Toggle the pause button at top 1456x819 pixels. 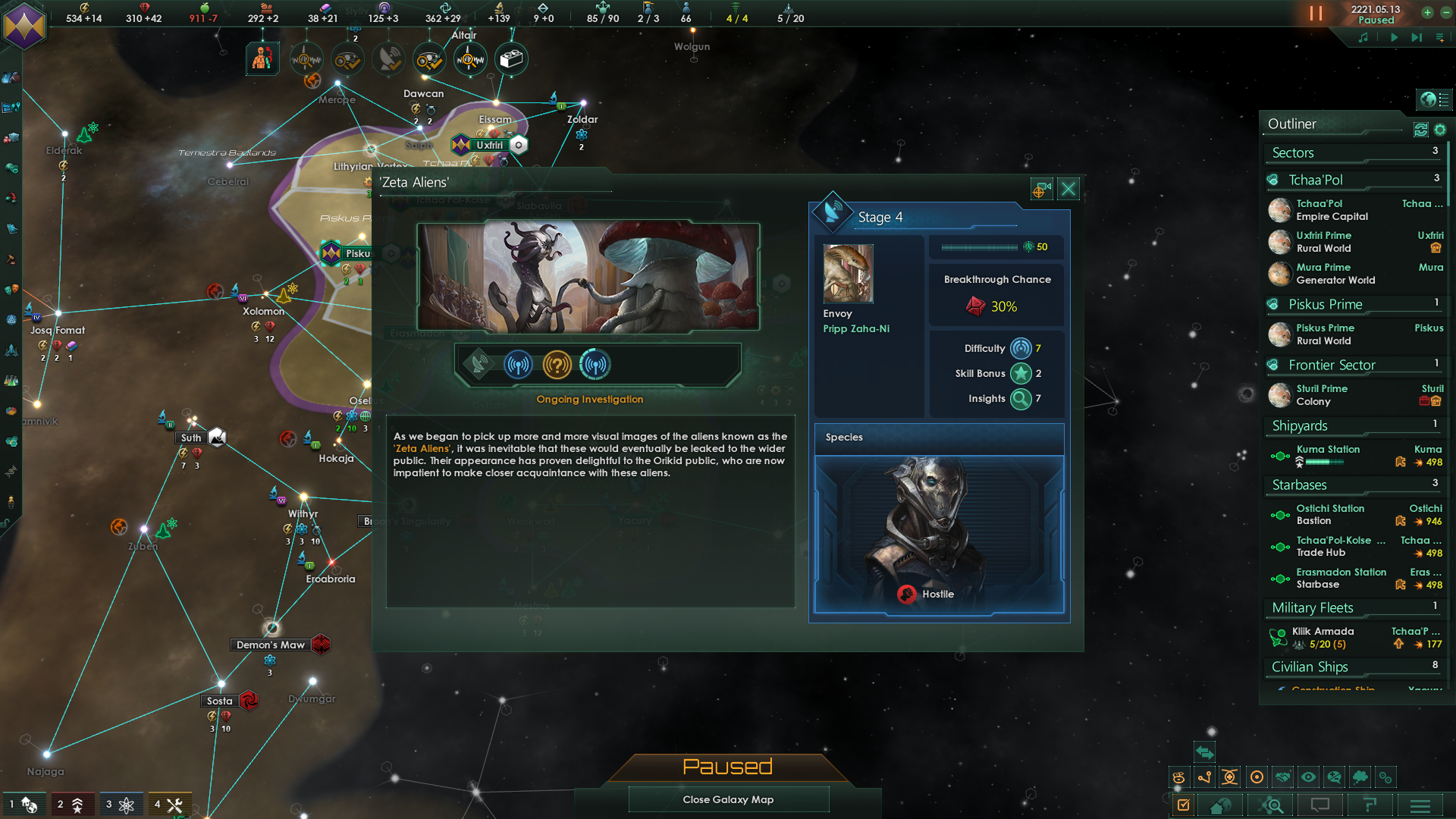pyautogui.click(x=1316, y=14)
